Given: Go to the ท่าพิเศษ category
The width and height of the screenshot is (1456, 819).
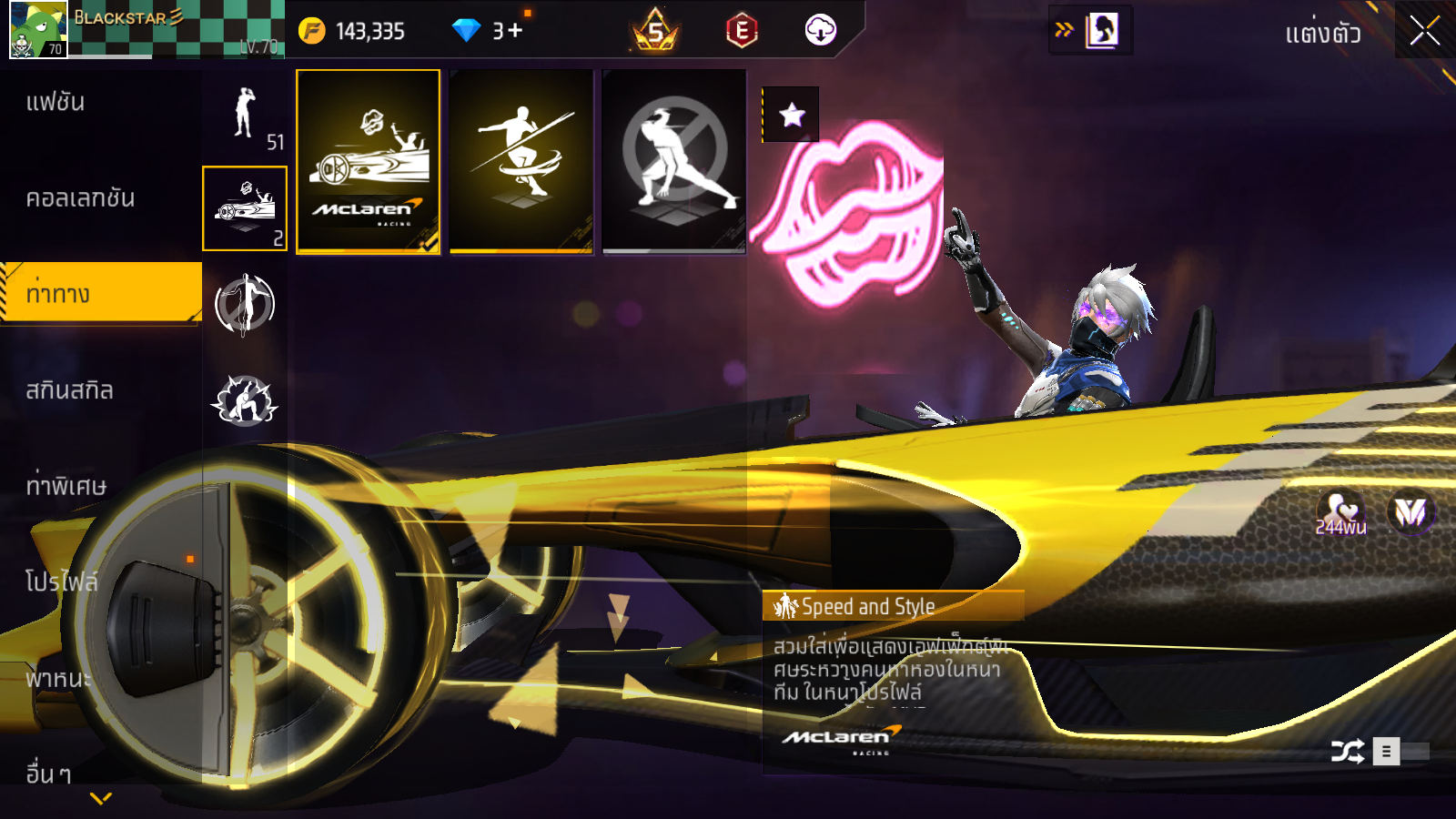Looking at the screenshot, I should click(66, 486).
